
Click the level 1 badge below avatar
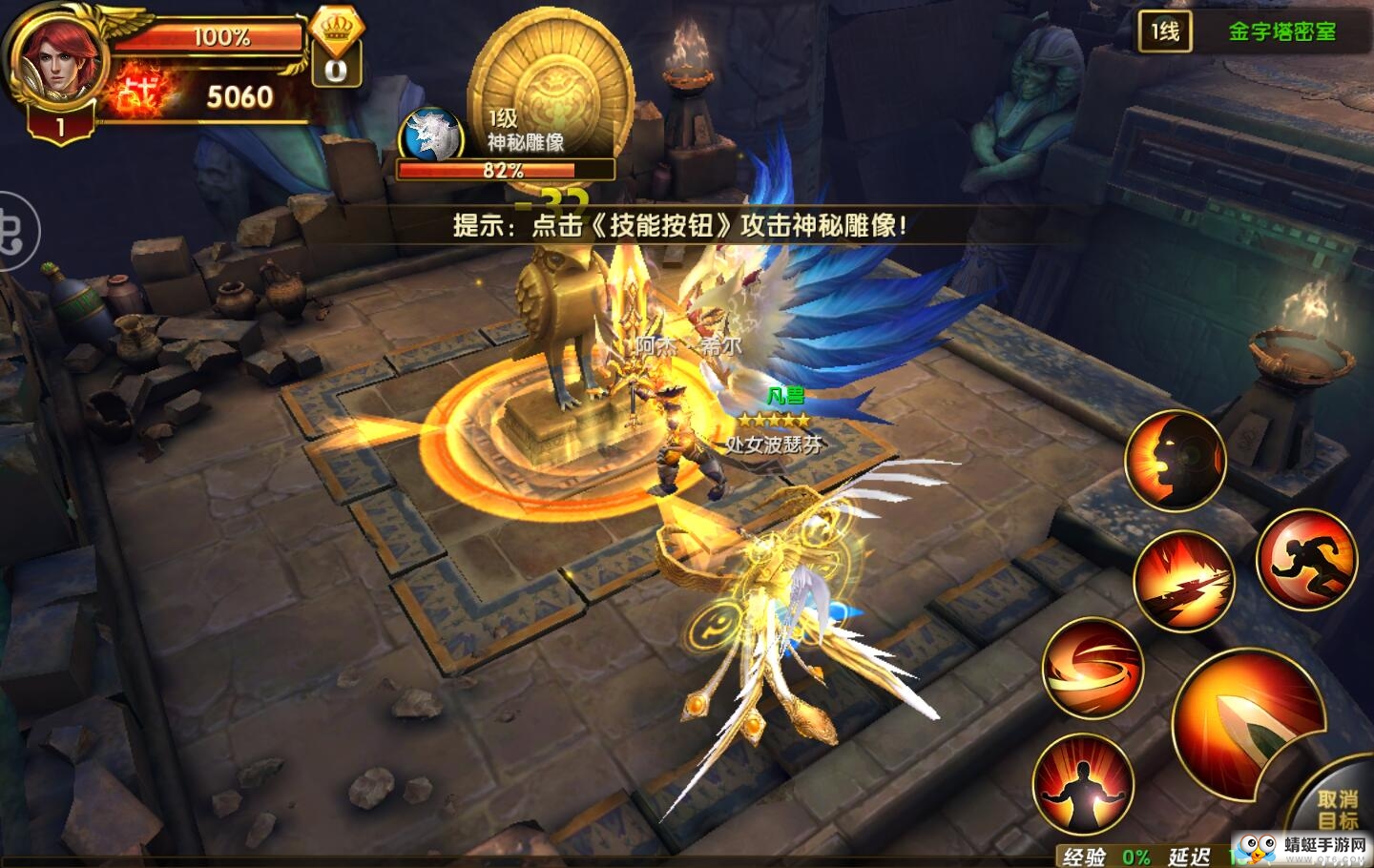coord(59,124)
